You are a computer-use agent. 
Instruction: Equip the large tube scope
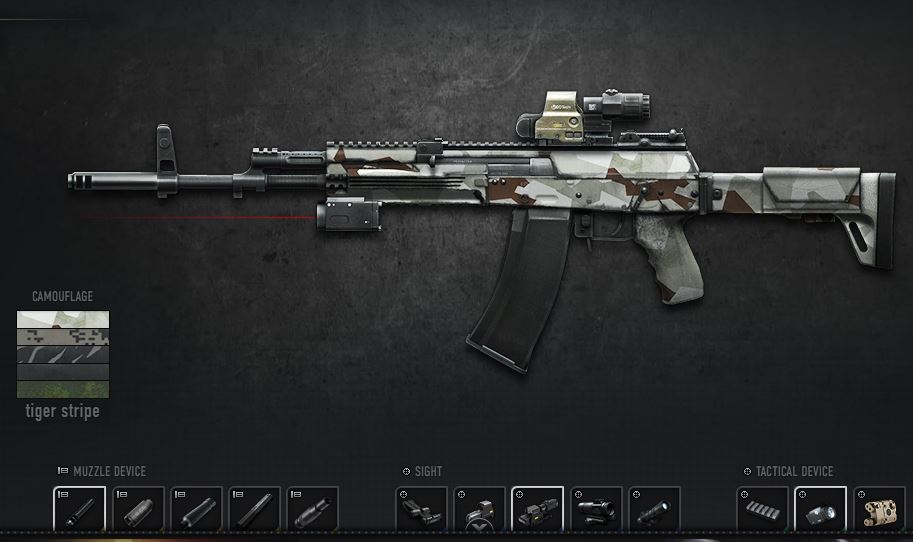(x=596, y=510)
